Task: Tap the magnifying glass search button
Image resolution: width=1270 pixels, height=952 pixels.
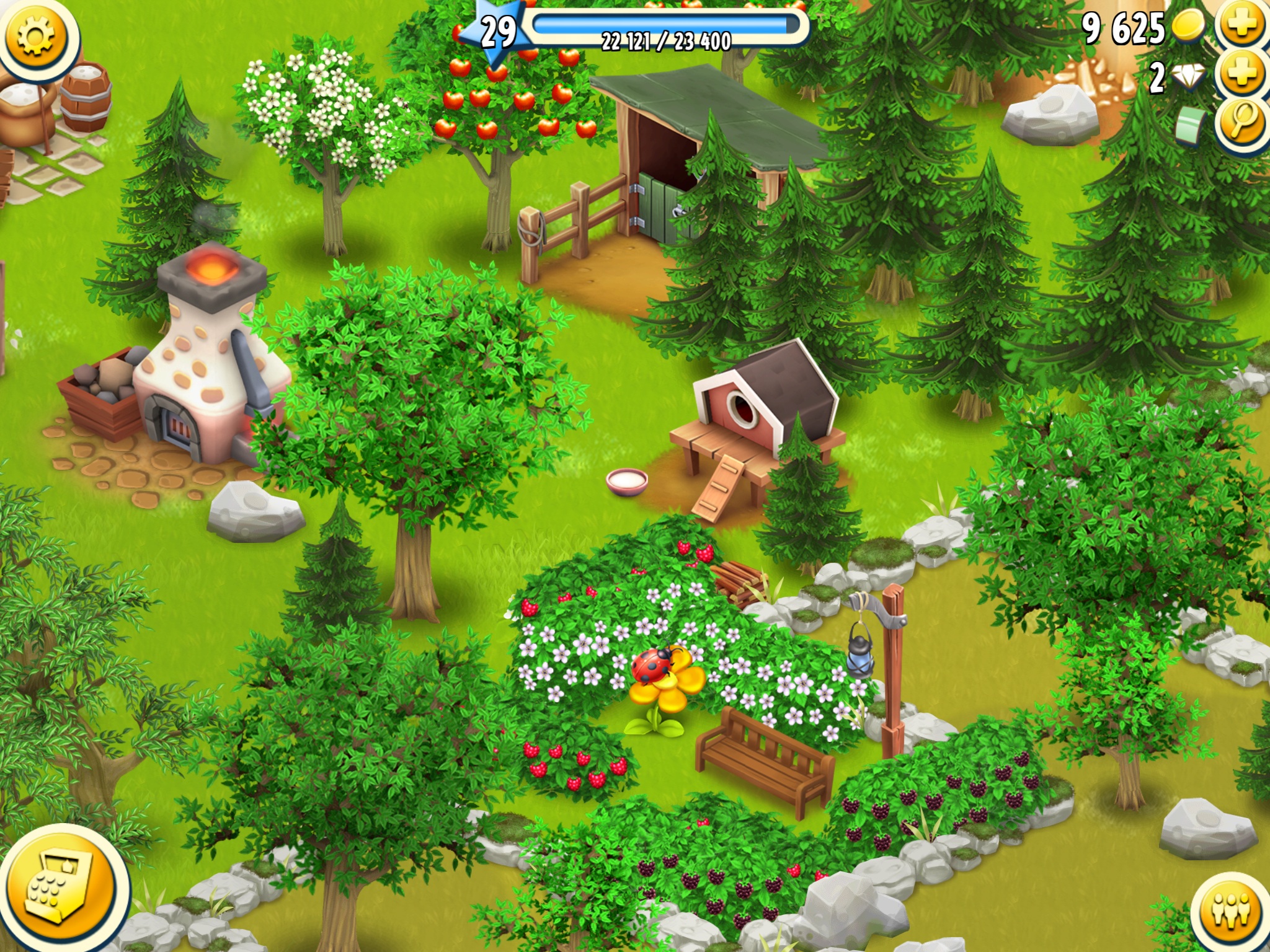Action: click(x=1242, y=122)
